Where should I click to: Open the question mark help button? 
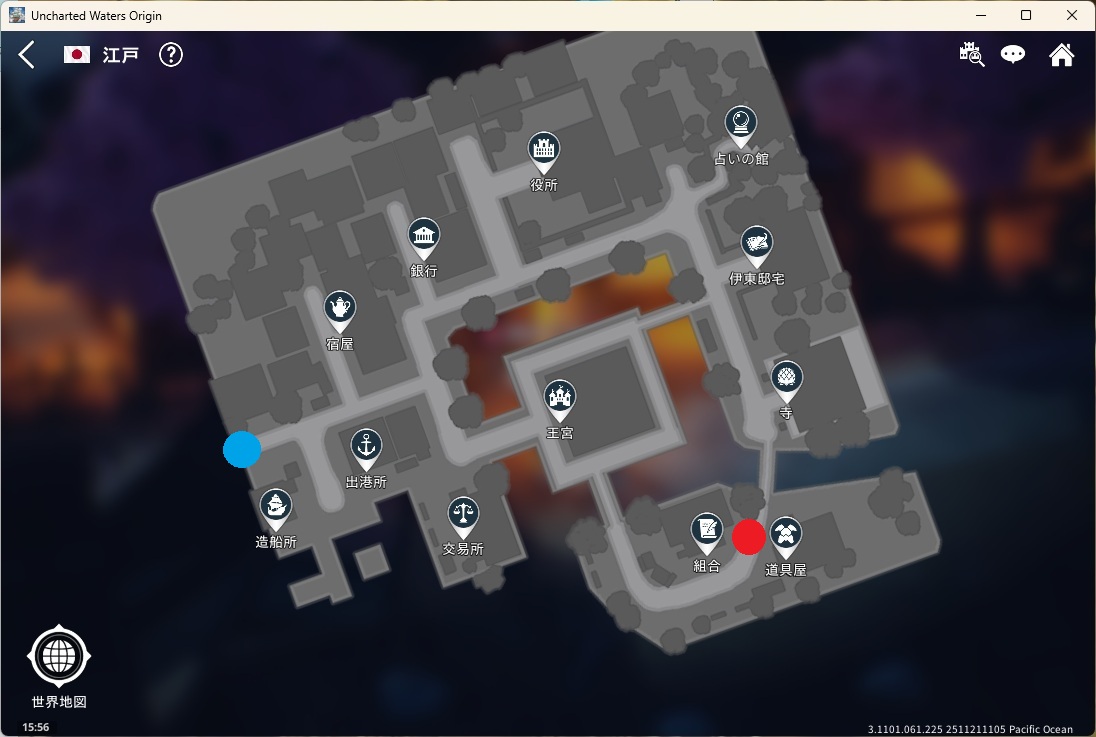[x=171, y=55]
